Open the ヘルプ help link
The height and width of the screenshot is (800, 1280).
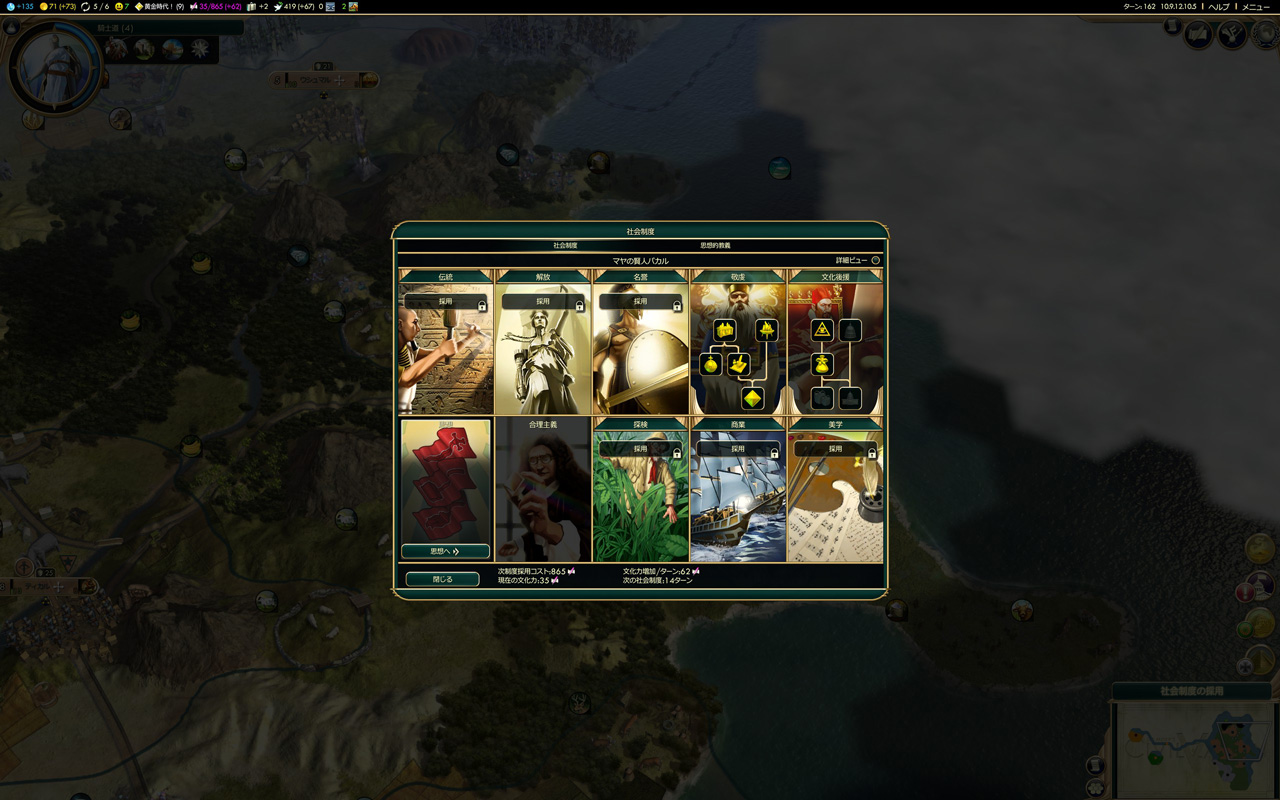tap(1218, 7)
